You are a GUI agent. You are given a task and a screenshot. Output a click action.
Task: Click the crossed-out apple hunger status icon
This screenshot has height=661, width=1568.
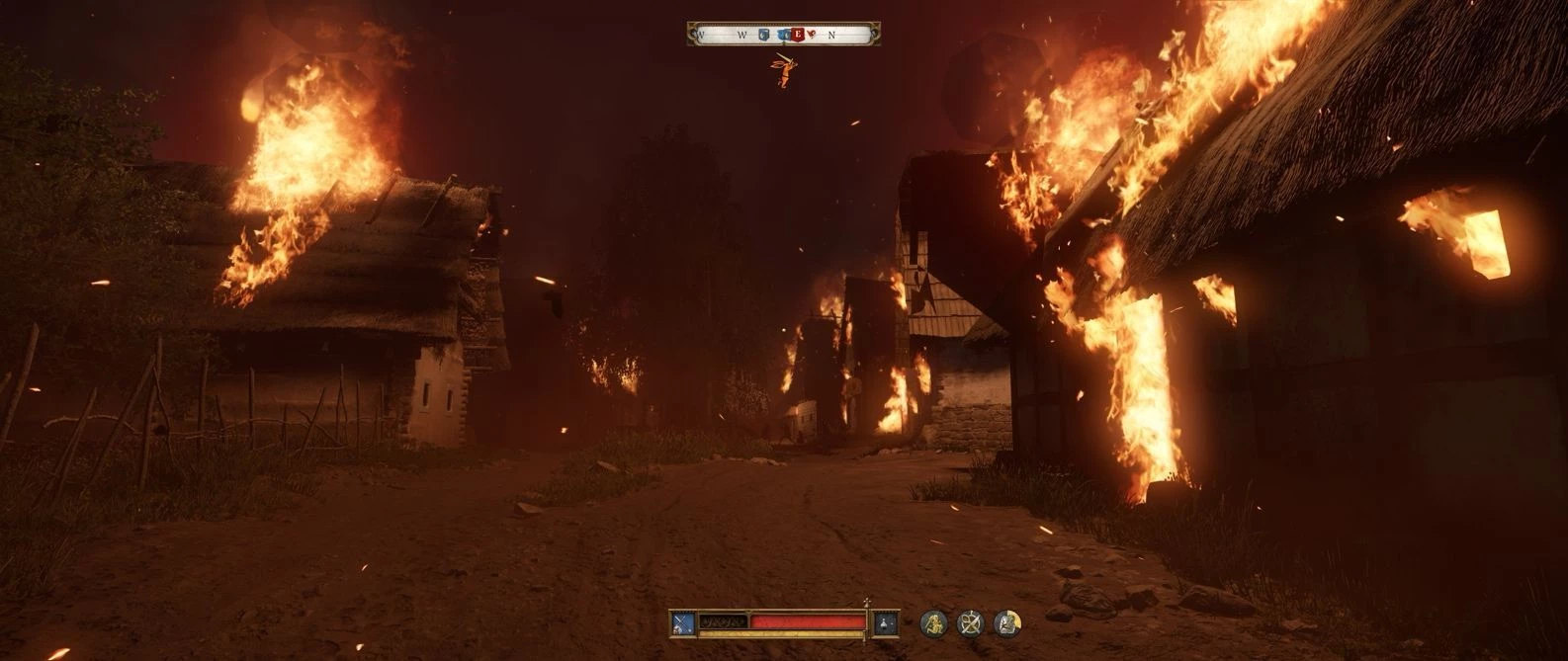pyautogui.click(x=971, y=622)
